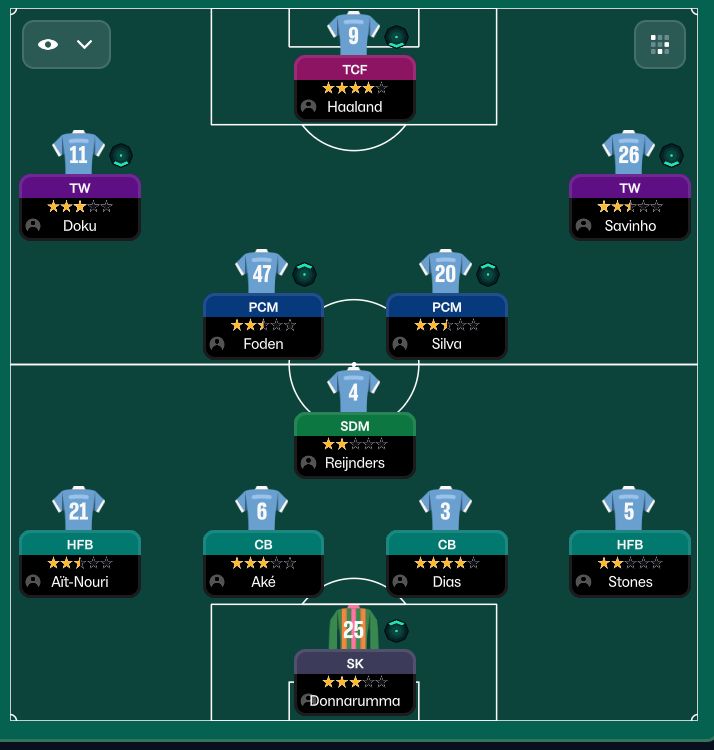This screenshot has width=714, height=750.
Task: Choose Aït-Nouri's full-back card
Action: (x=80, y=563)
